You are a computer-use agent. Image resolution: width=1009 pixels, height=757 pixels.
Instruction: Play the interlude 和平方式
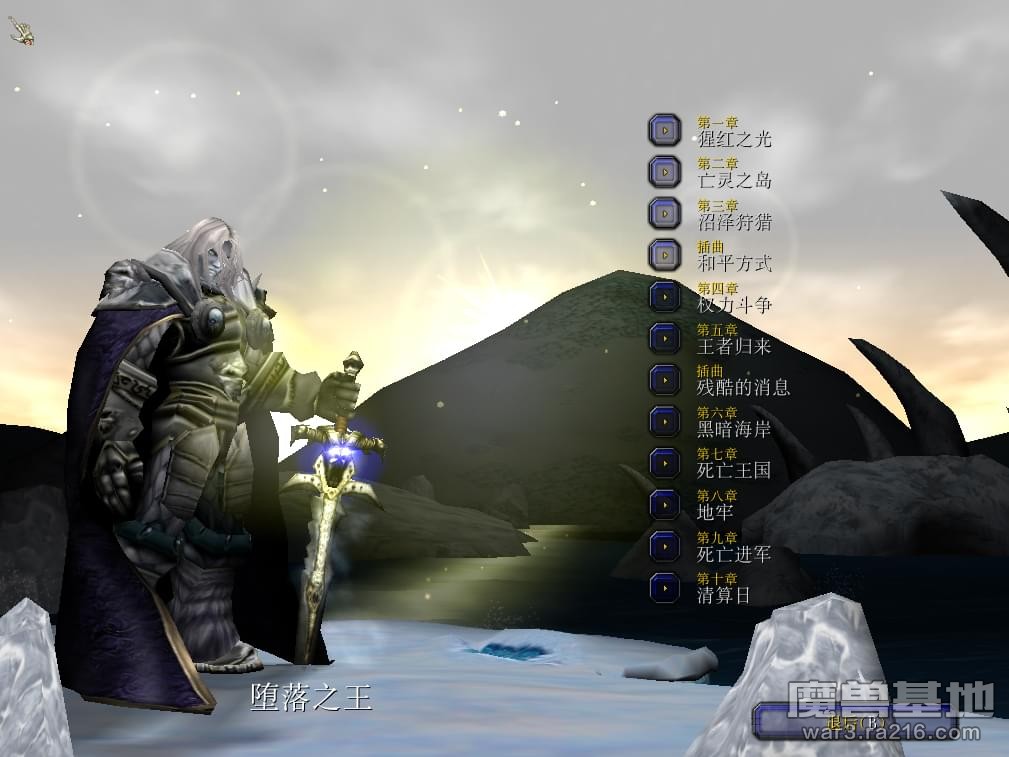tap(664, 255)
